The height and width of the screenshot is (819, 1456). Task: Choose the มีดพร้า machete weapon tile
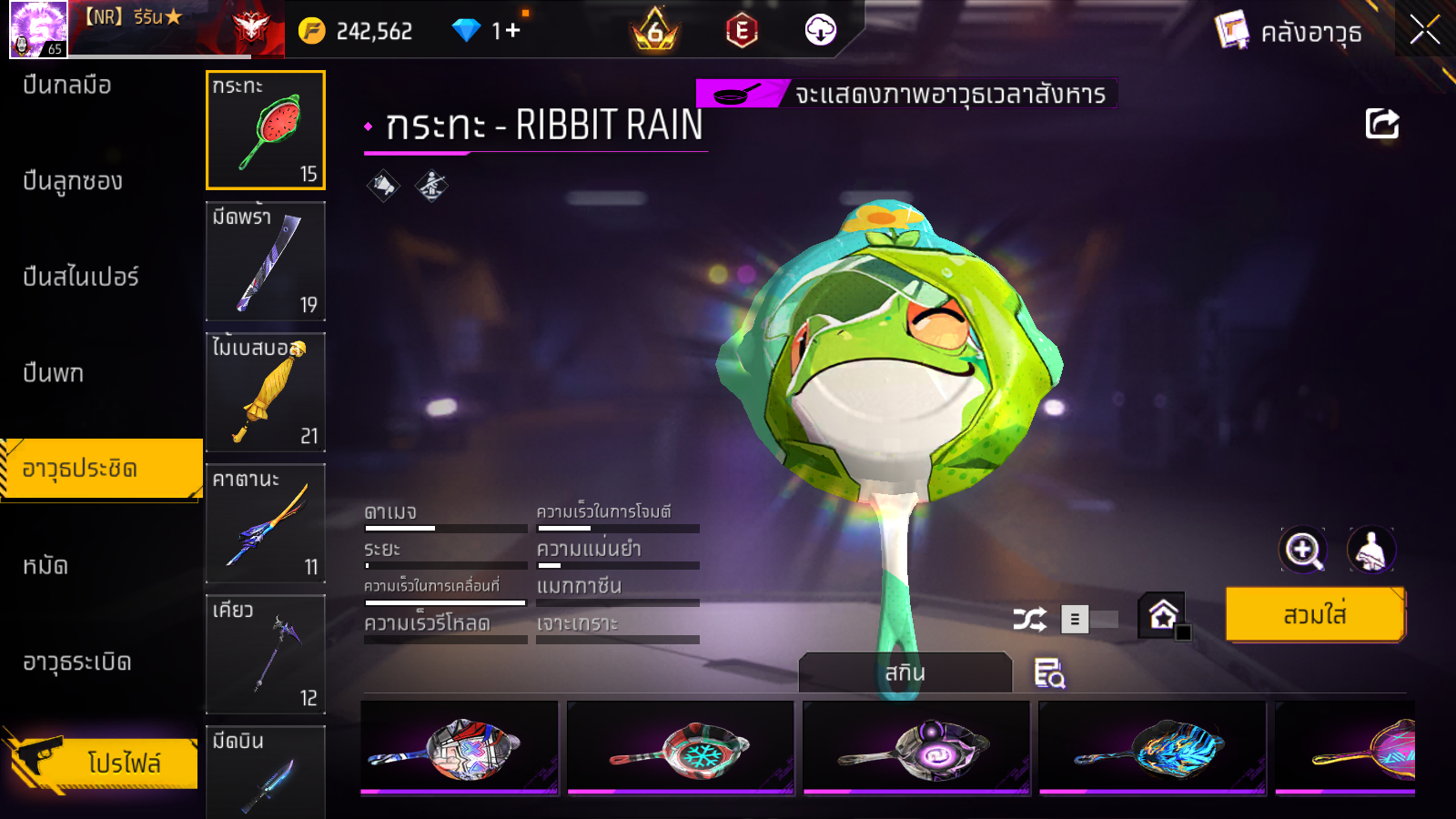click(x=266, y=261)
